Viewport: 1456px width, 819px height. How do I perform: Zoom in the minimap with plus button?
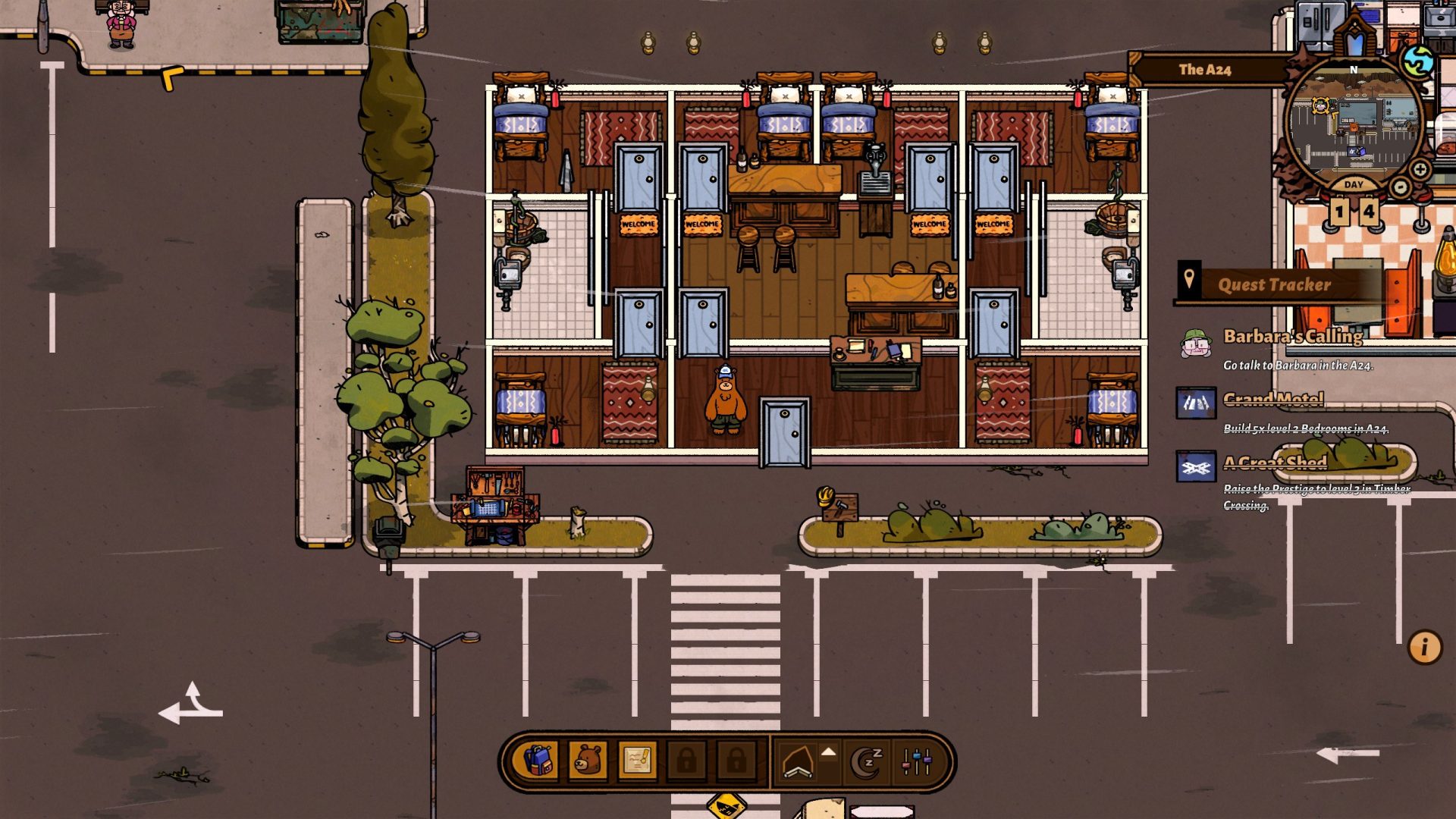tap(1420, 169)
